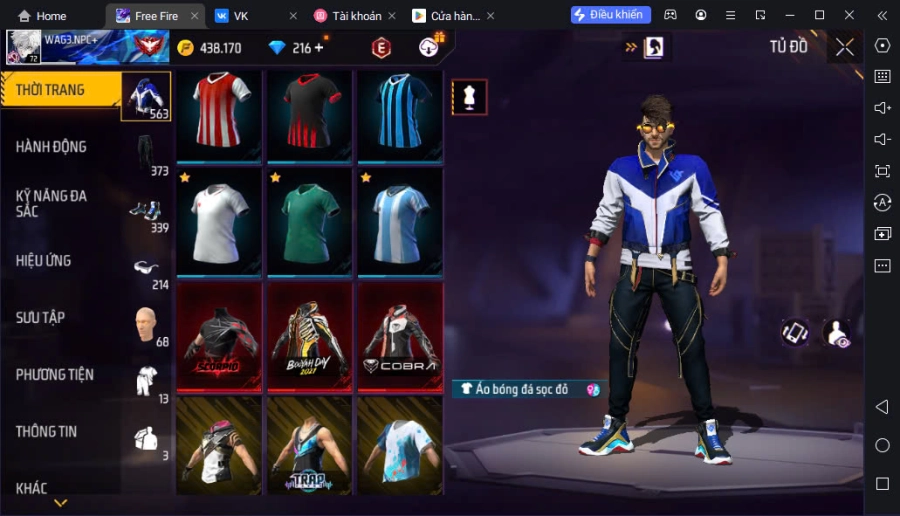The image size is (900, 516).
Task: Choose the red striped football jersey
Action: click(219, 115)
